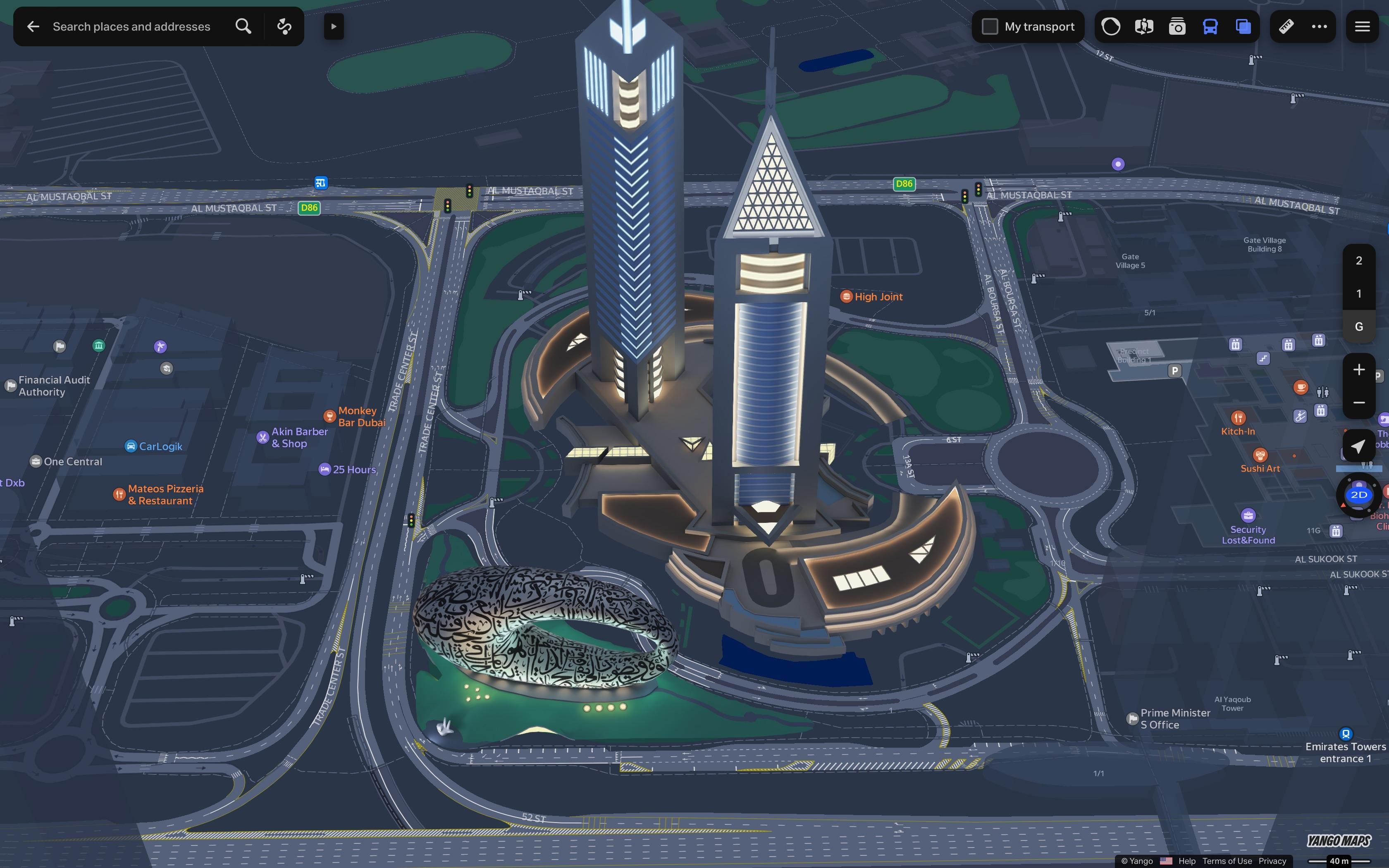1389x868 pixels.
Task: Open the language flag selector at bottom
Action: [x=1166, y=861]
